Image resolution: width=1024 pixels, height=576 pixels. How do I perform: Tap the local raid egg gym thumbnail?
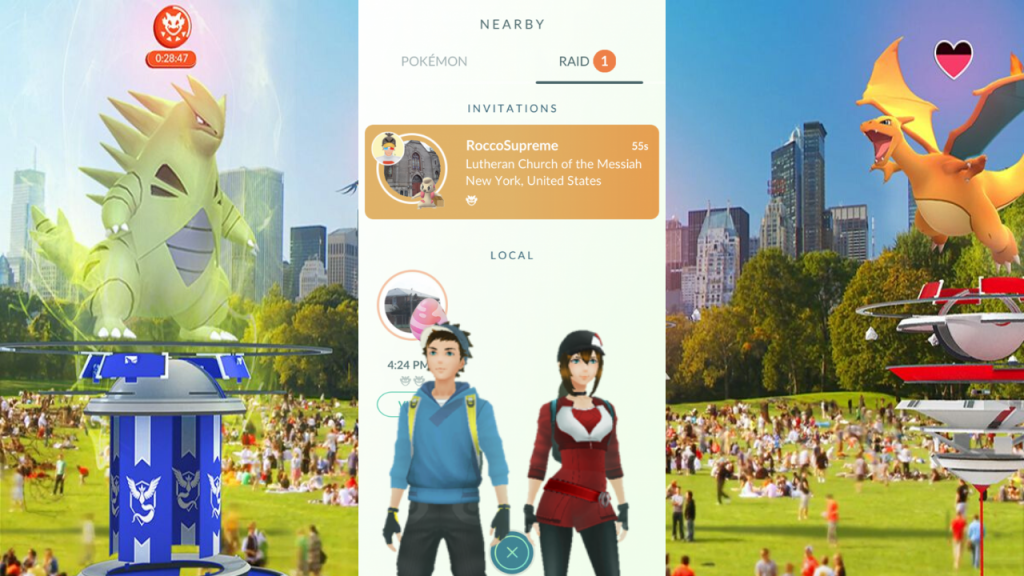(x=410, y=304)
